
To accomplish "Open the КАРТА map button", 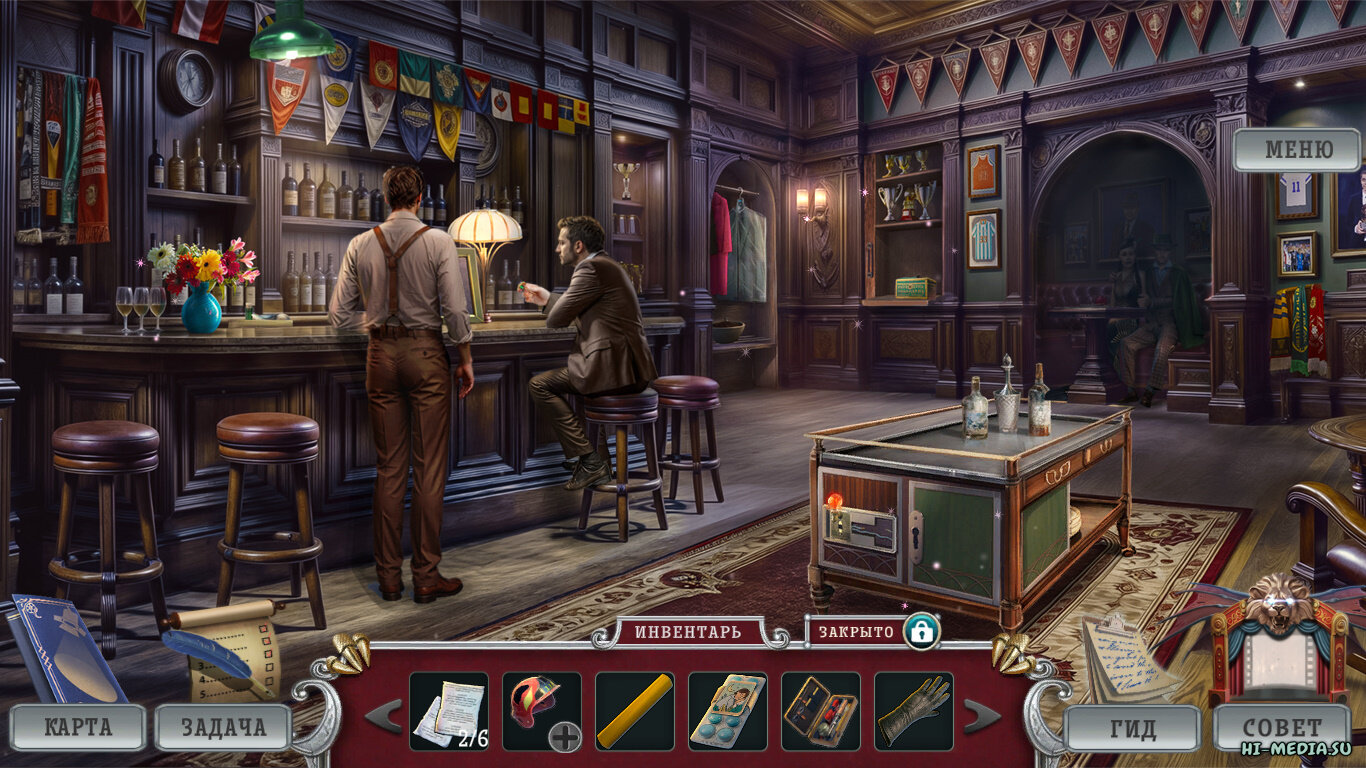I will 78,727.
